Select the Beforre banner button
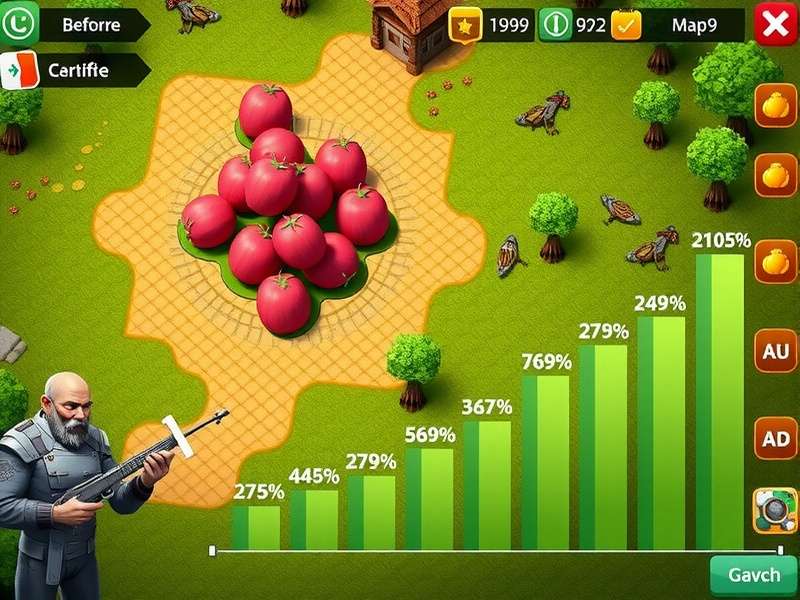 pyautogui.click(x=92, y=25)
